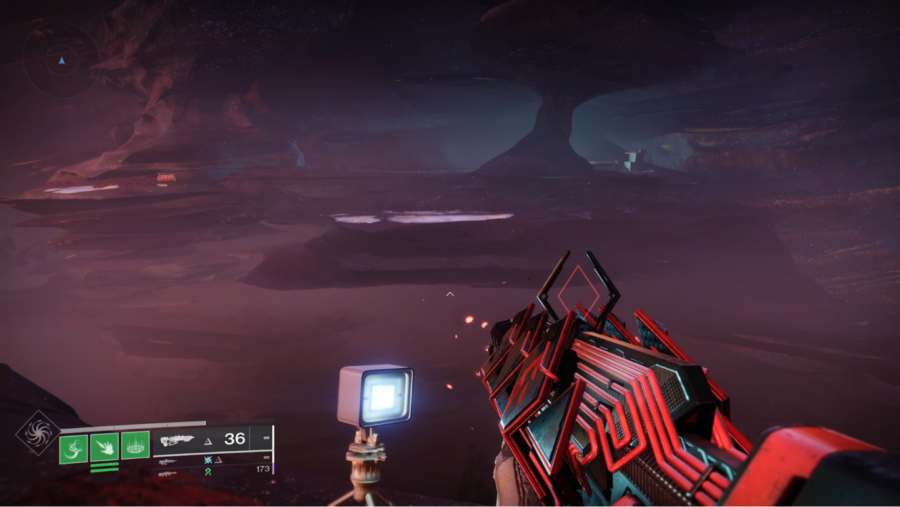Screen dimensions: 900x507
Task: Activate the green class ability rift icon
Action: 135,445
